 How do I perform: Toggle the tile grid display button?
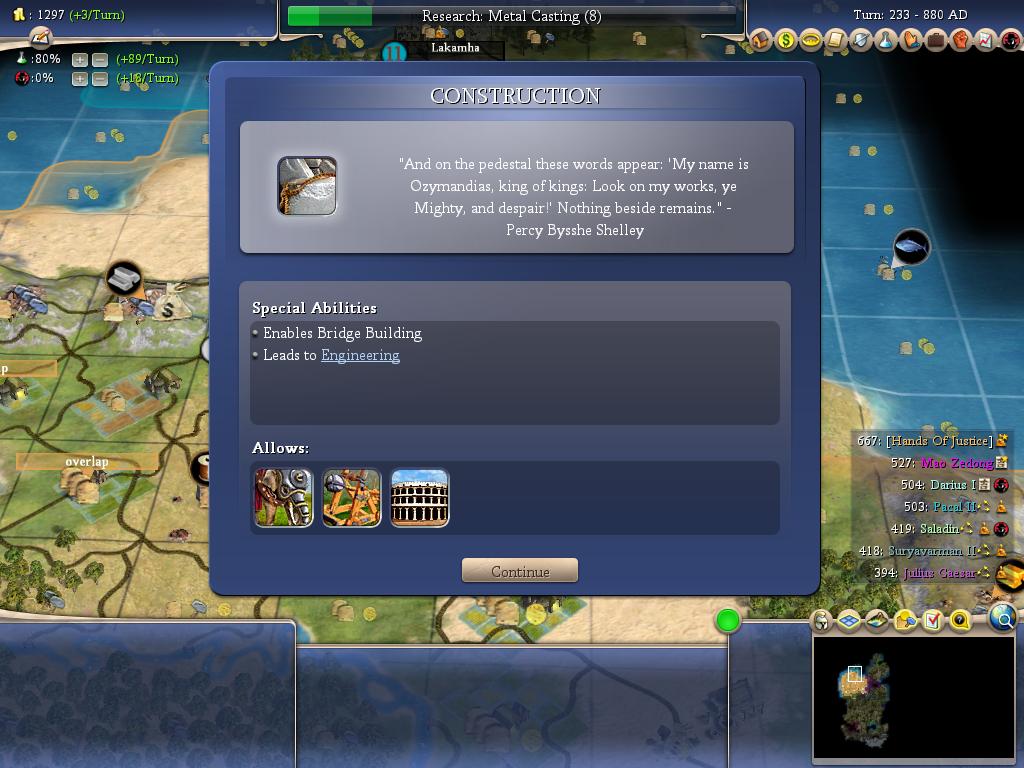click(849, 621)
